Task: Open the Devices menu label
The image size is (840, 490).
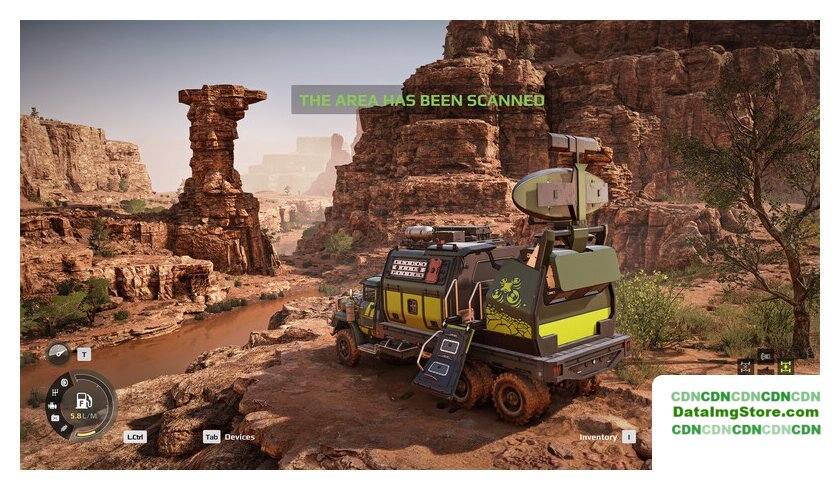Action: tap(239, 437)
